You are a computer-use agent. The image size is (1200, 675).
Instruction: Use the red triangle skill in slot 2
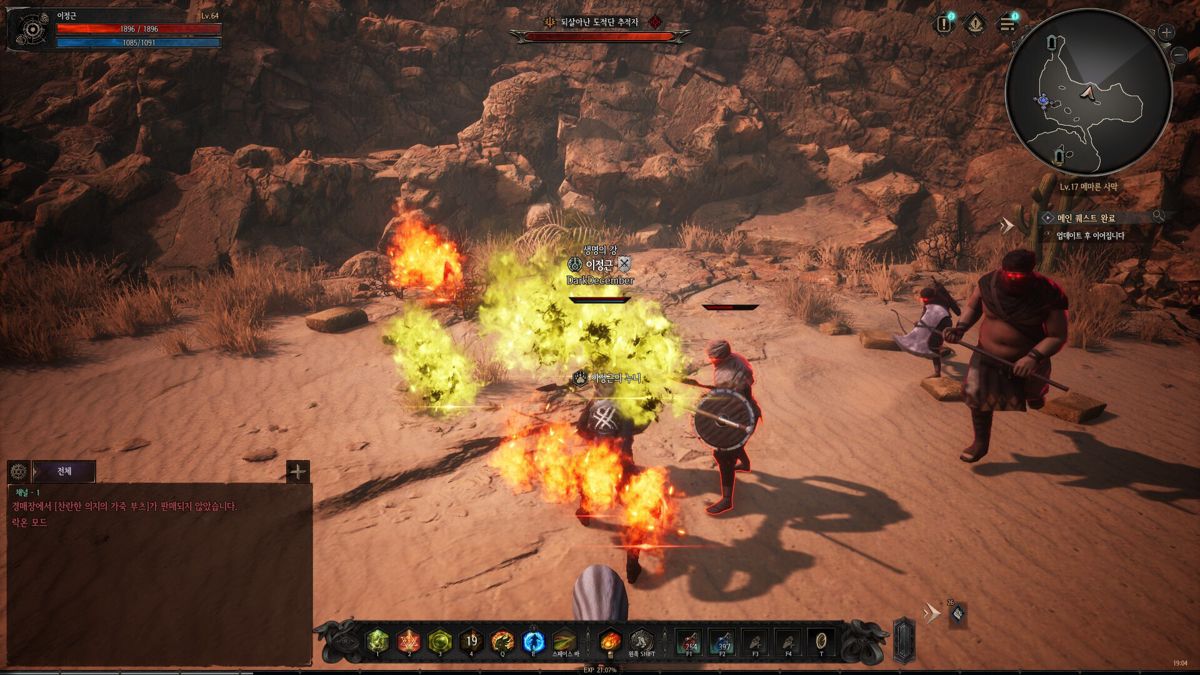(x=408, y=641)
